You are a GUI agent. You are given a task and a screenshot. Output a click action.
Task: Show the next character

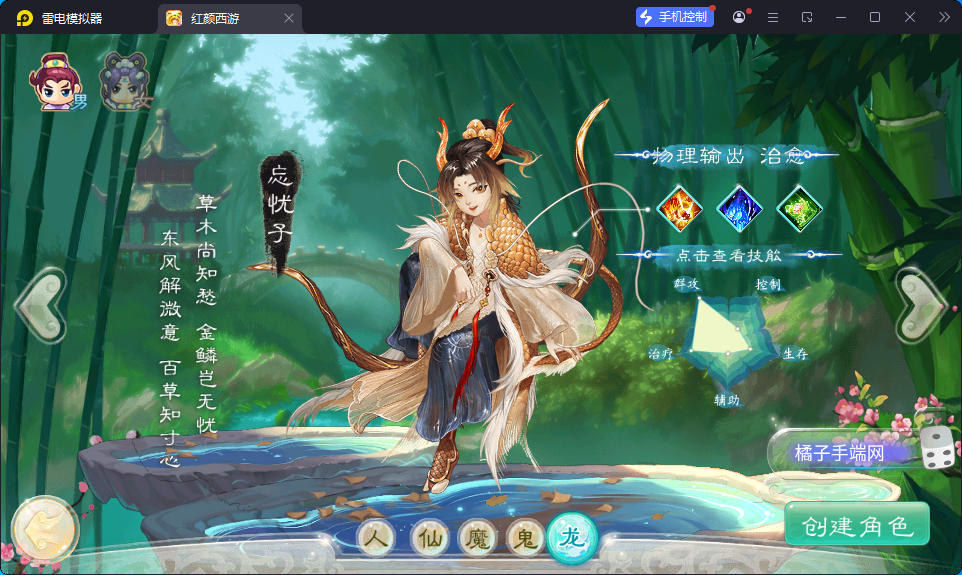pos(921,305)
